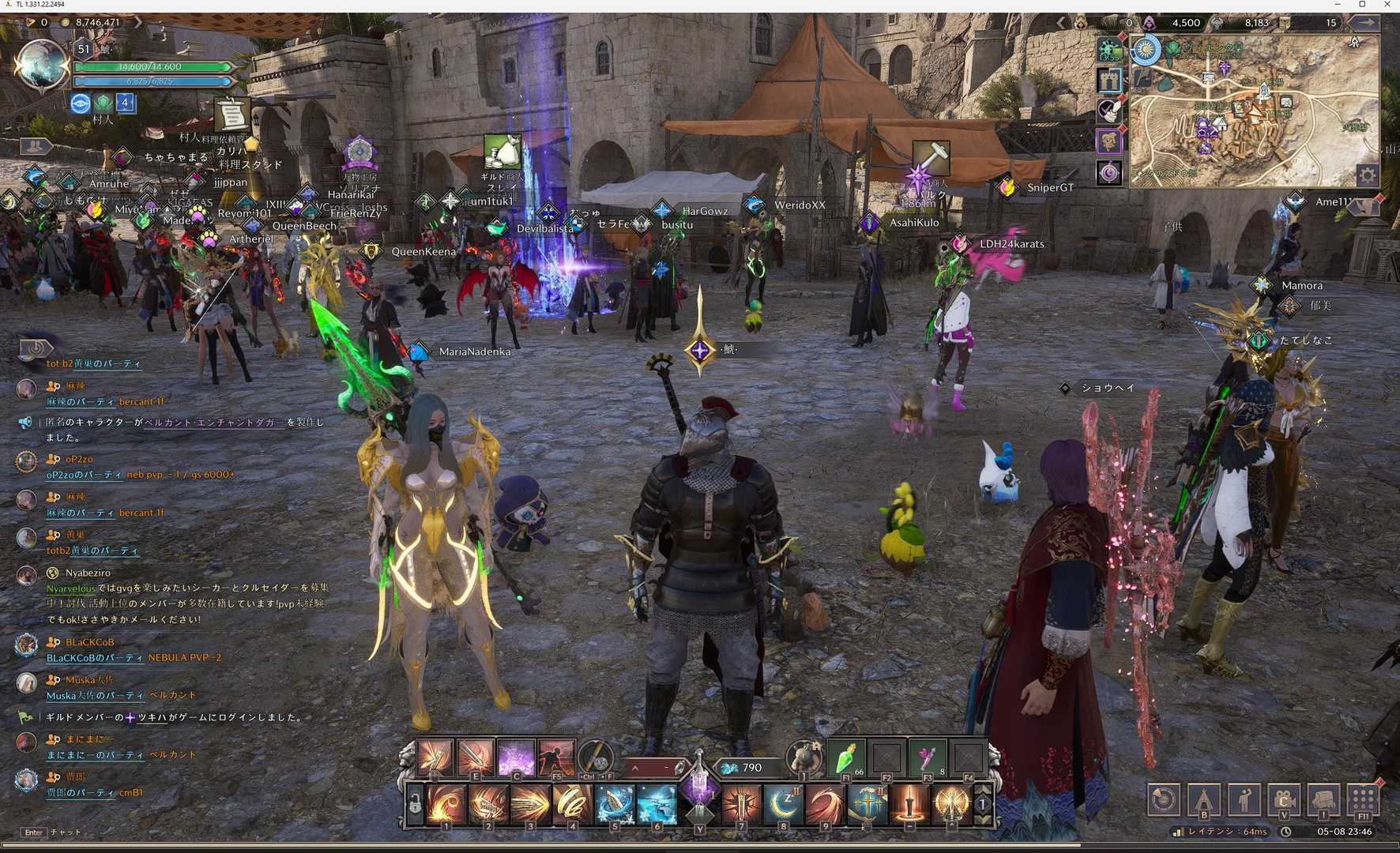The width and height of the screenshot is (1400, 853).
Task: Activate the crescent moon sleep skill
Action: tap(783, 804)
